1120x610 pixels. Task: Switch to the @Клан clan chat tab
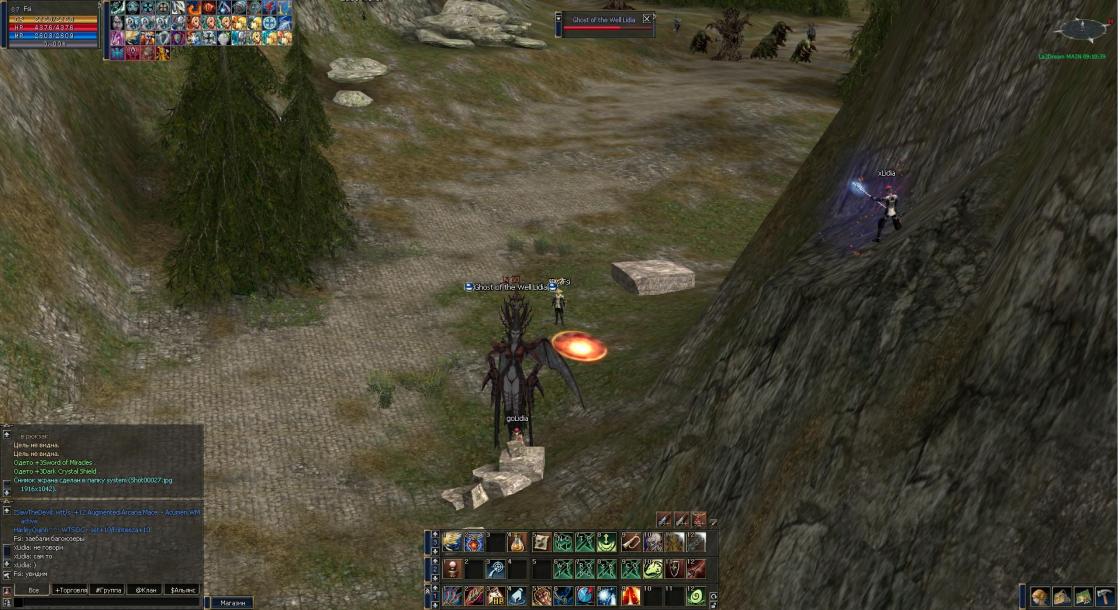click(x=145, y=590)
